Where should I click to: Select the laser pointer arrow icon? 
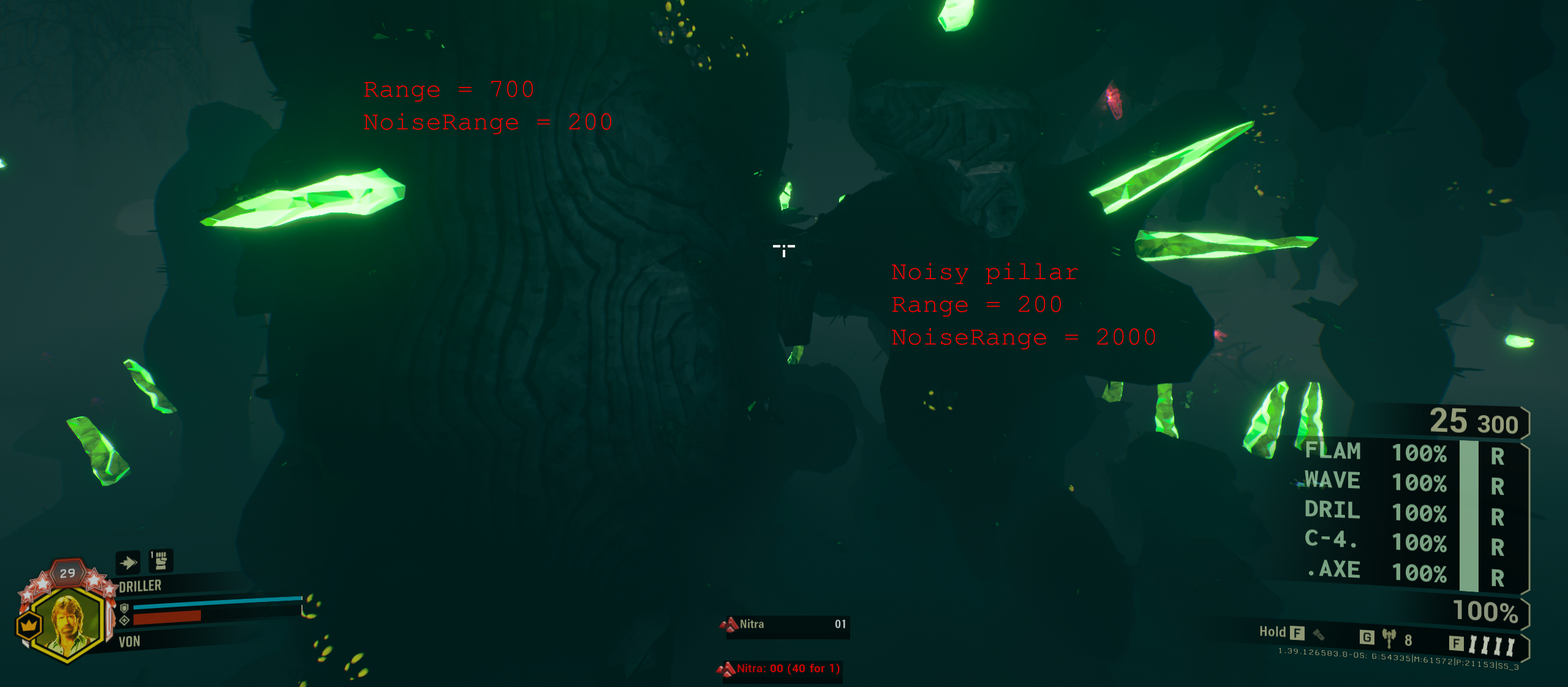129,562
